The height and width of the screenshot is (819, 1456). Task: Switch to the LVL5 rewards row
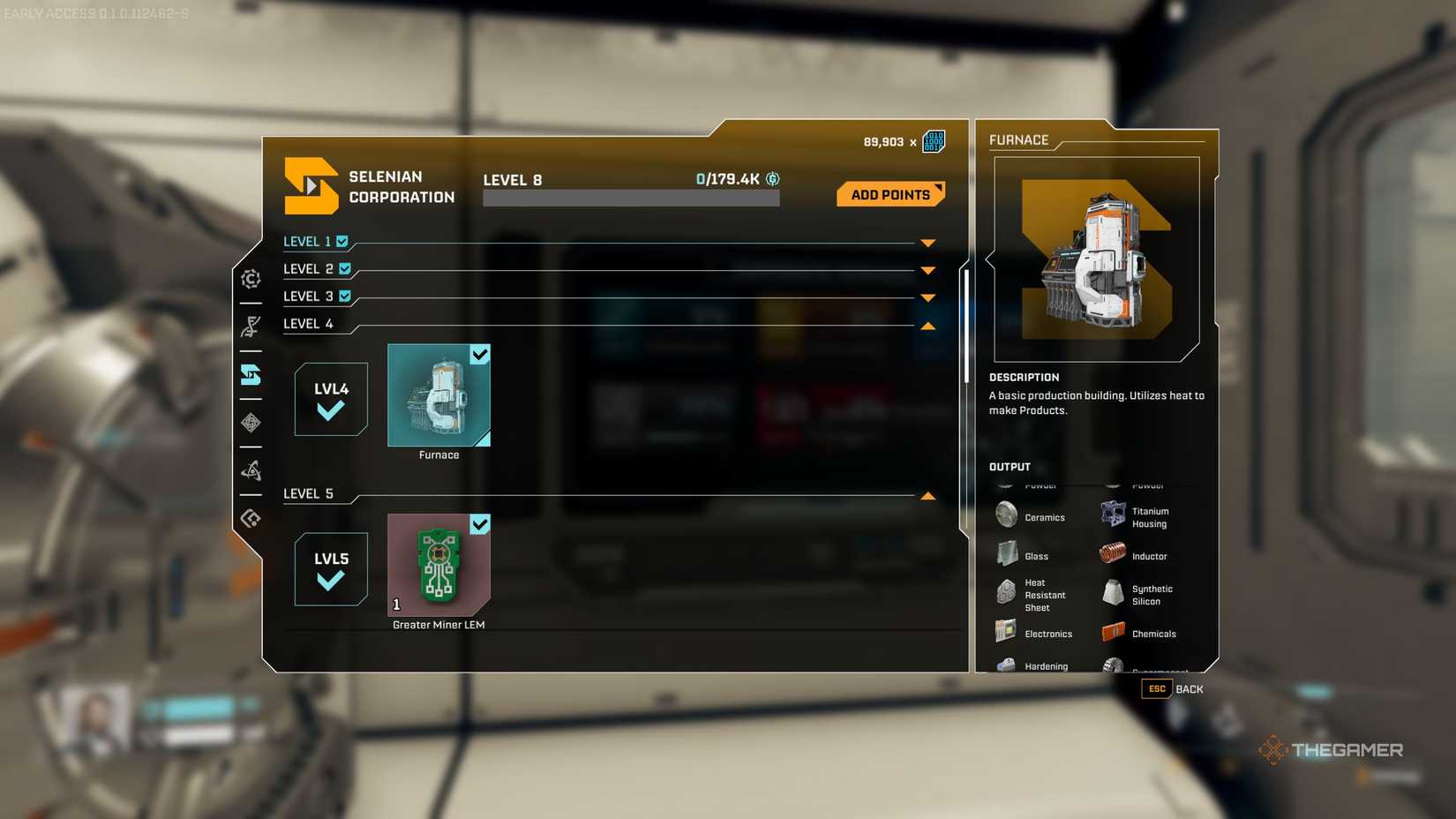330,569
